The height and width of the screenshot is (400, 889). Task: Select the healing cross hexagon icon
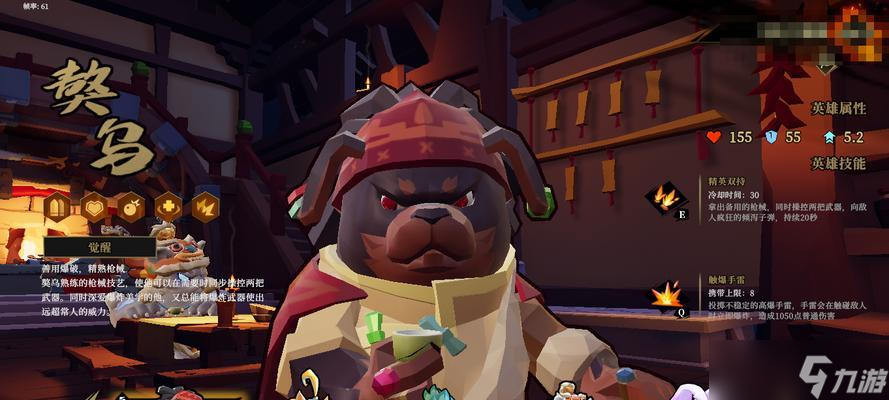coord(169,208)
